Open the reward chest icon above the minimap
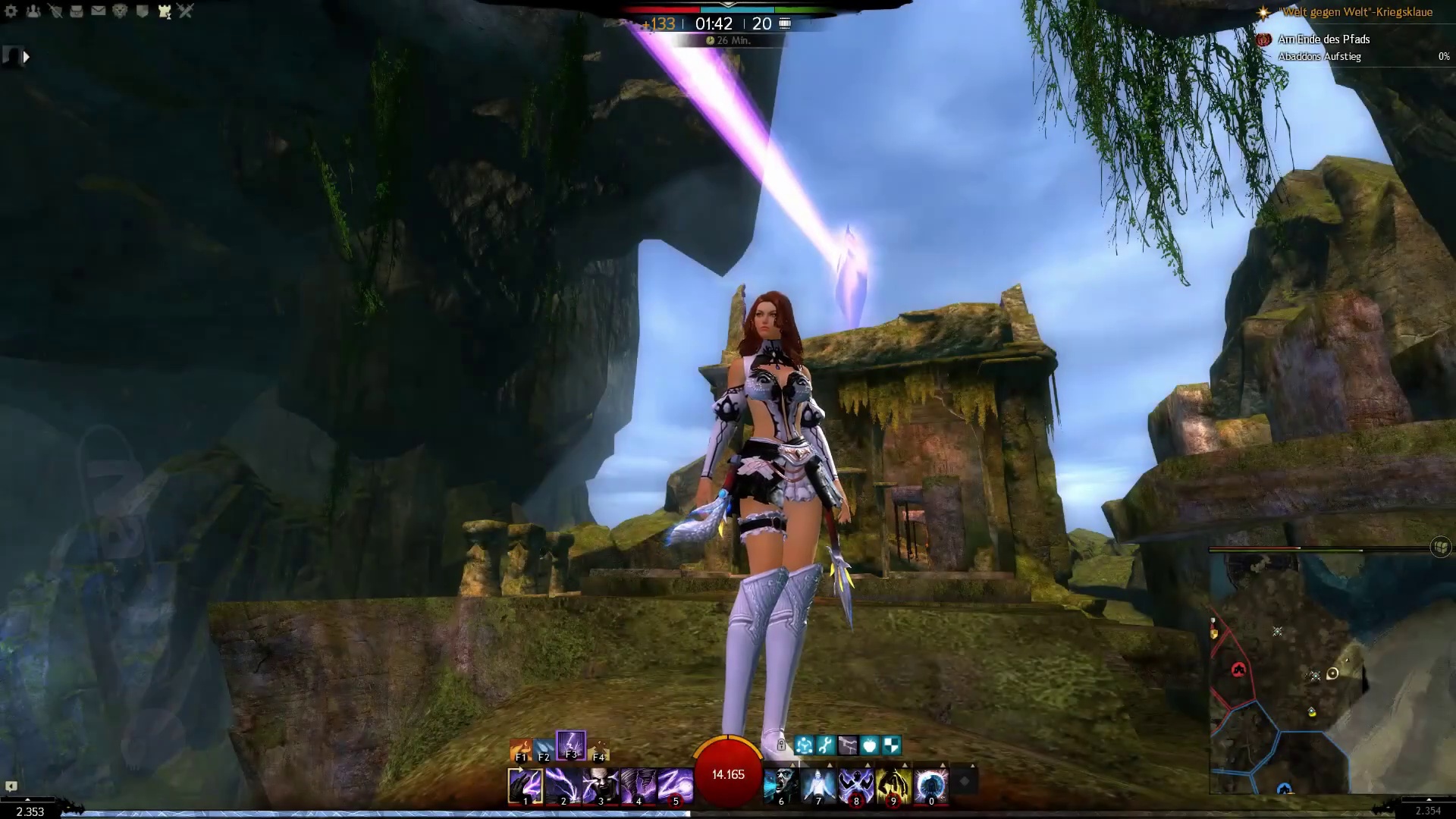1456x819 pixels. pos(1440,547)
